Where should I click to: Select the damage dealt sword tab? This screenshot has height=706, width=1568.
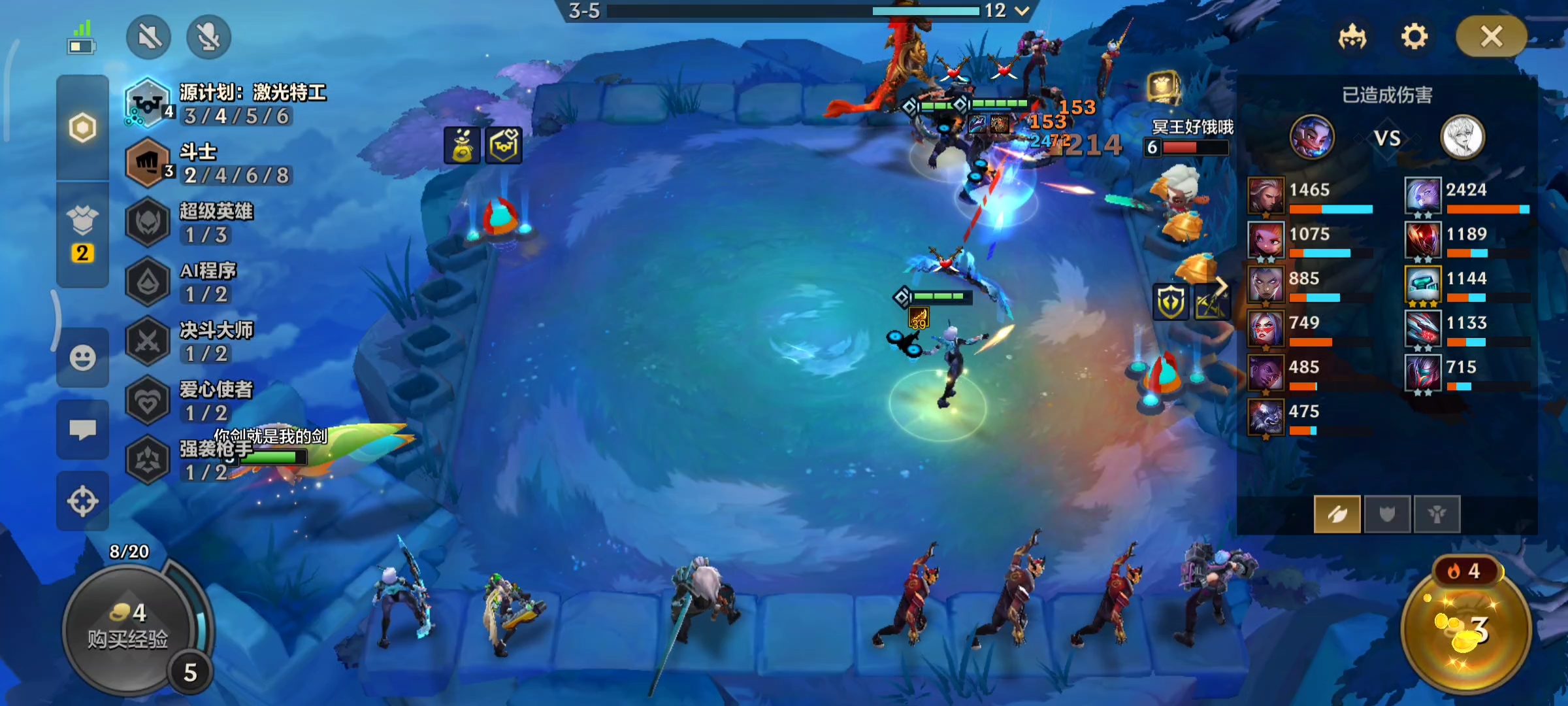tap(1337, 514)
